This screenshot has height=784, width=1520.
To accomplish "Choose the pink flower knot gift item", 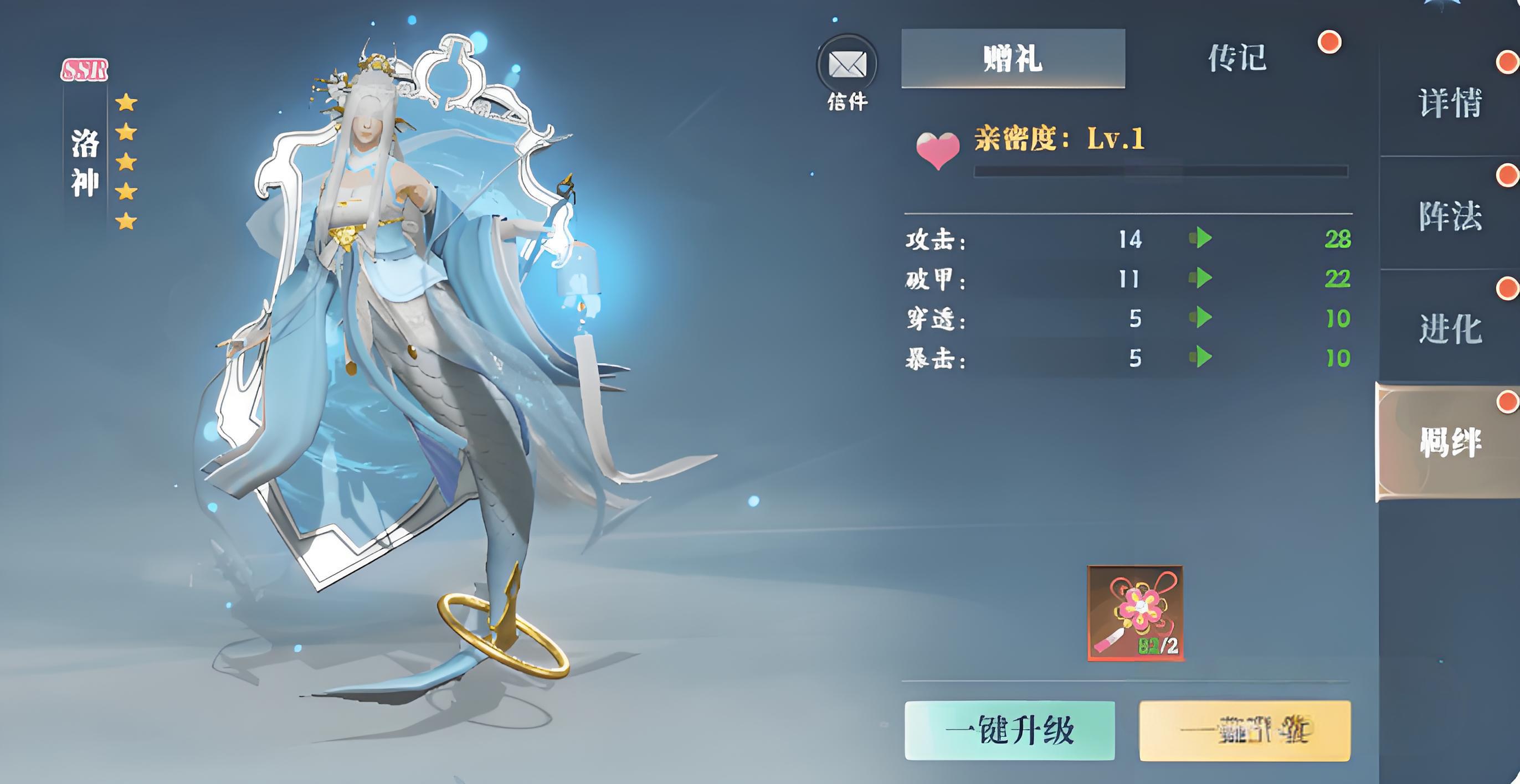I will (1135, 613).
